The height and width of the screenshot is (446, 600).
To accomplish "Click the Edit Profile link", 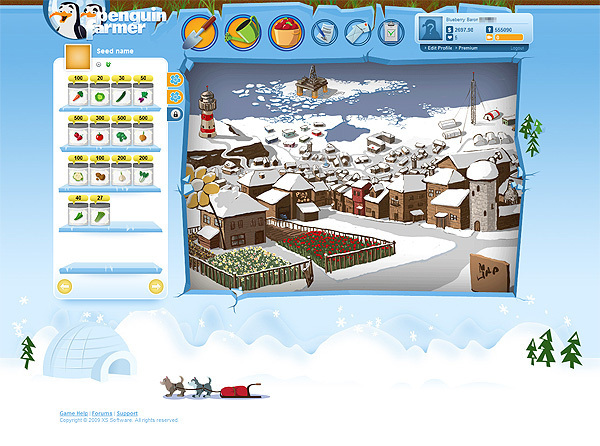I will click(440, 48).
